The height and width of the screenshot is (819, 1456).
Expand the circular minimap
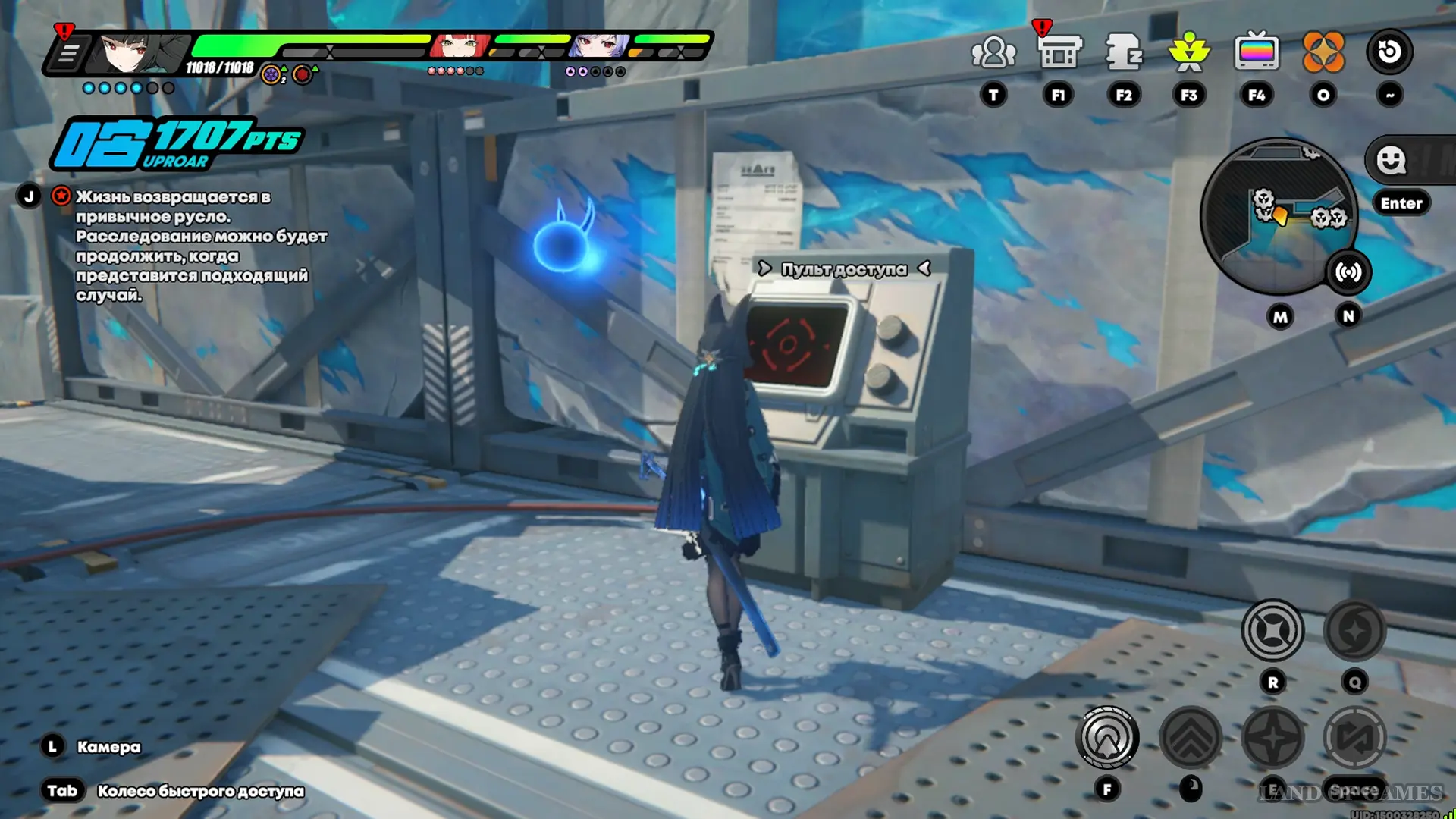pyautogui.click(x=1277, y=216)
